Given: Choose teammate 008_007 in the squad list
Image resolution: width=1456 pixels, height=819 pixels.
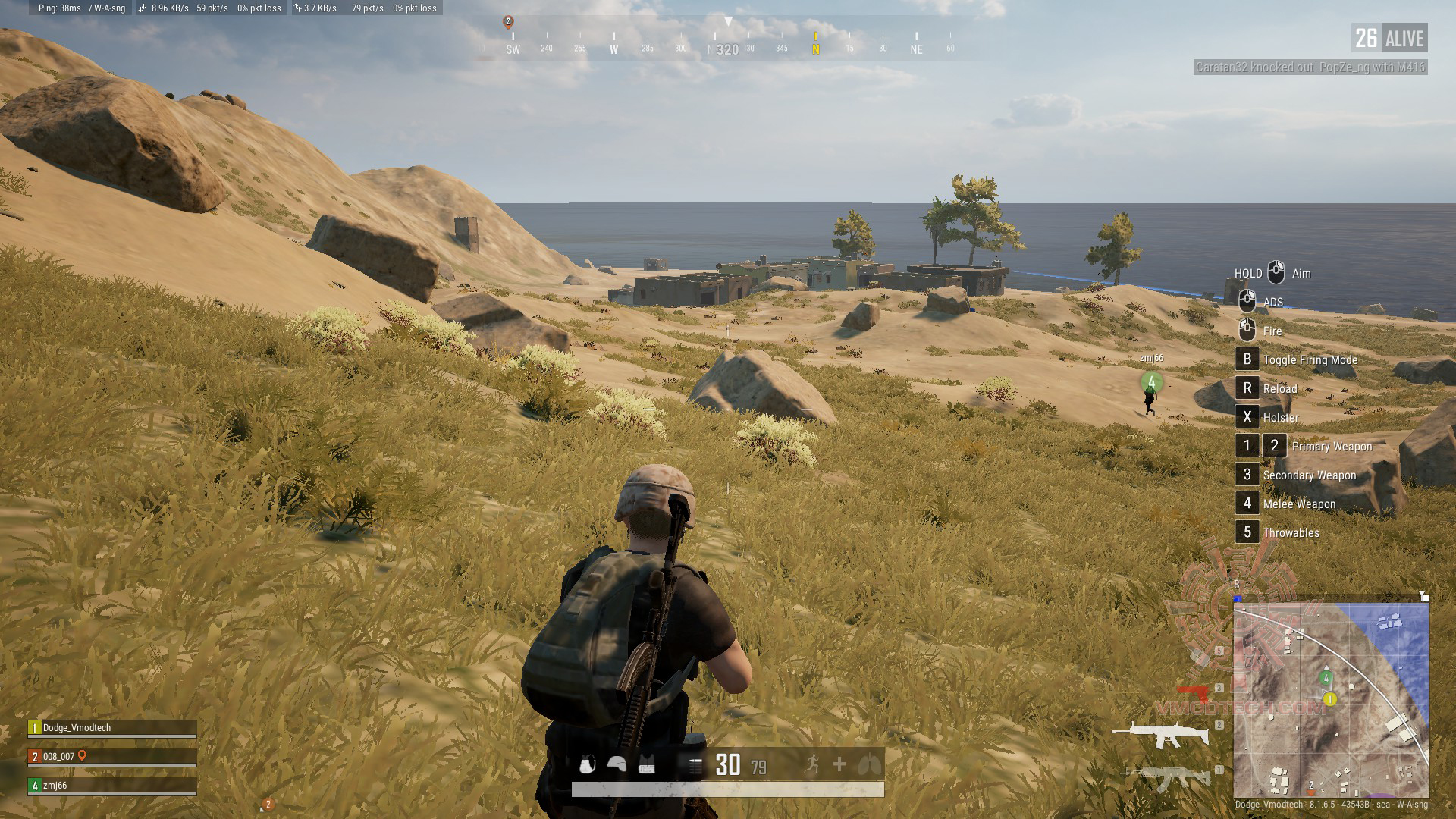Looking at the screenshot, I should 112,757.
